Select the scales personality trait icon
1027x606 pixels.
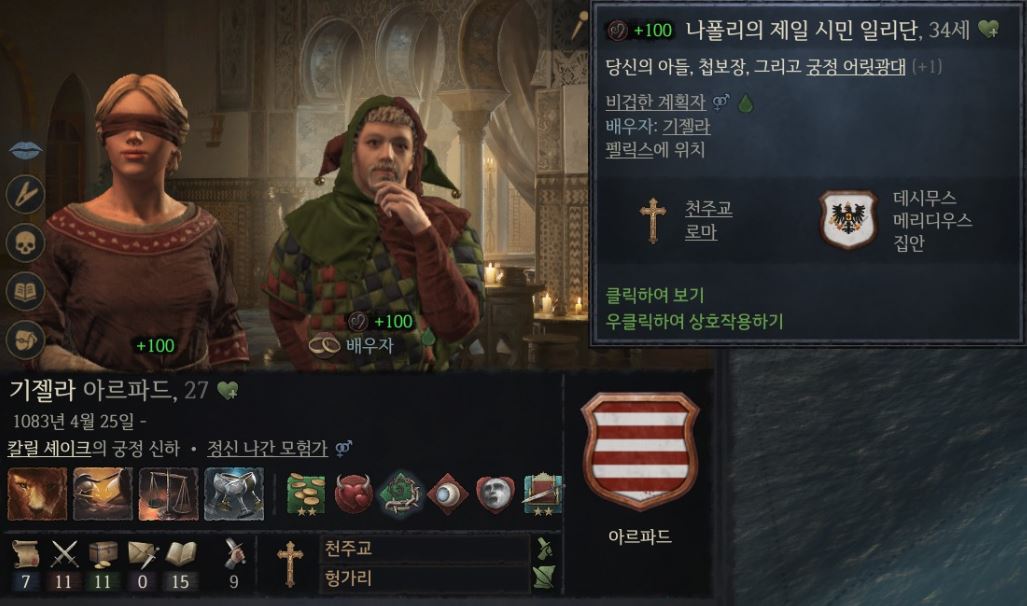click(x=168, y=494)
